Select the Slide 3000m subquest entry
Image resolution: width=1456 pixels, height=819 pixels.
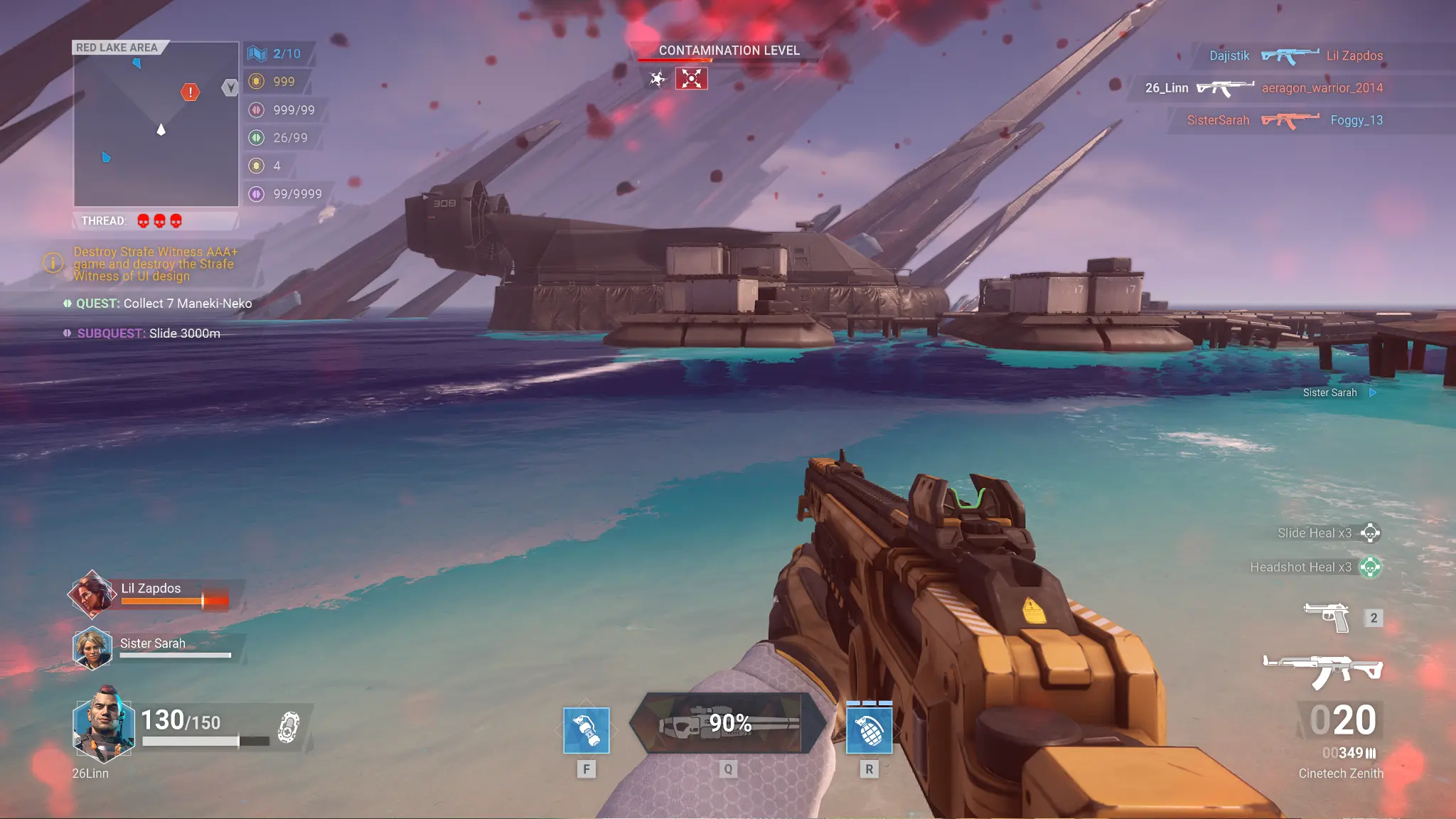(148, 333)
